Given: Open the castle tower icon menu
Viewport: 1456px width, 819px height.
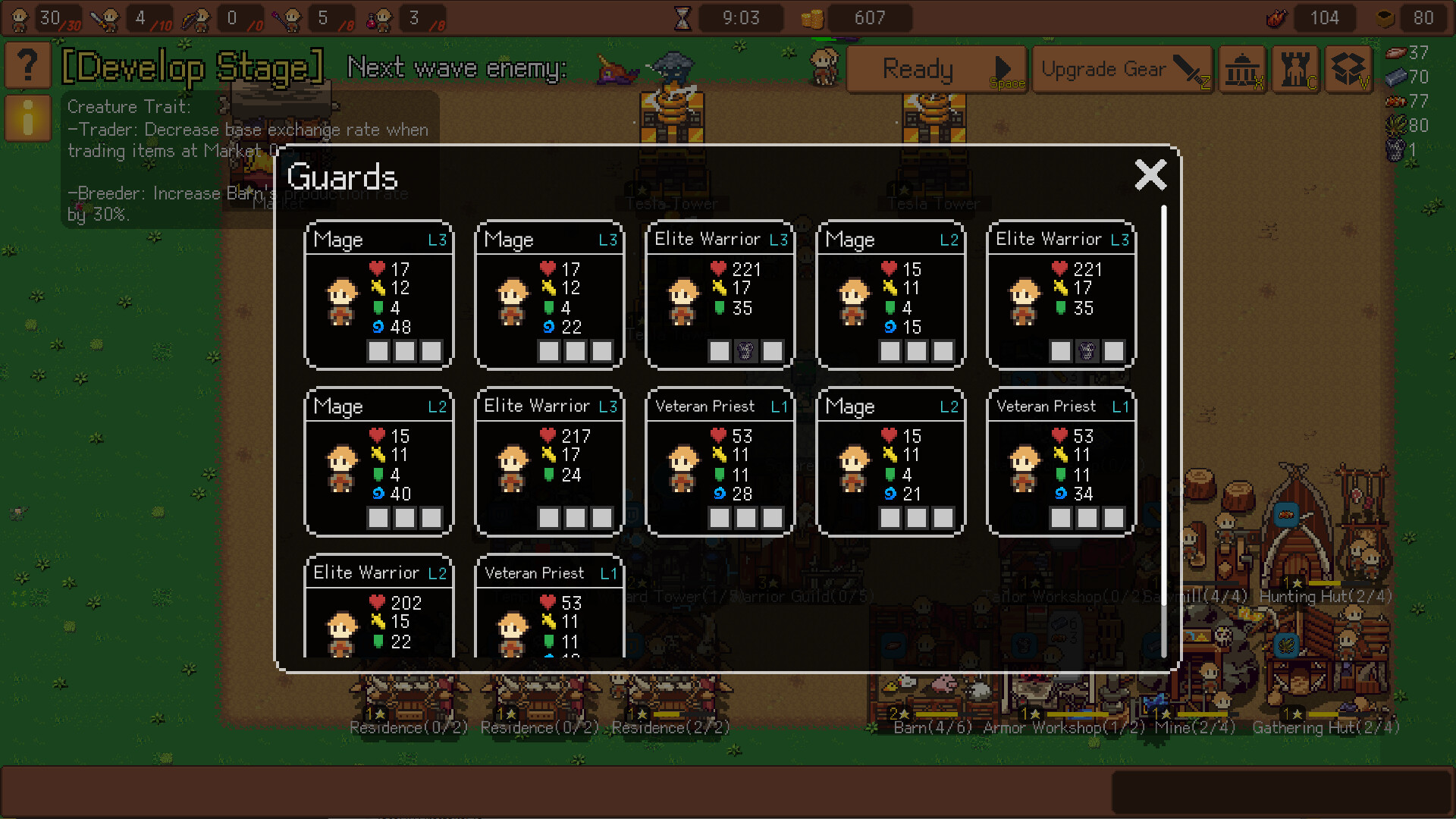Looking at the screenshot, I should [x=1296, y=70].
